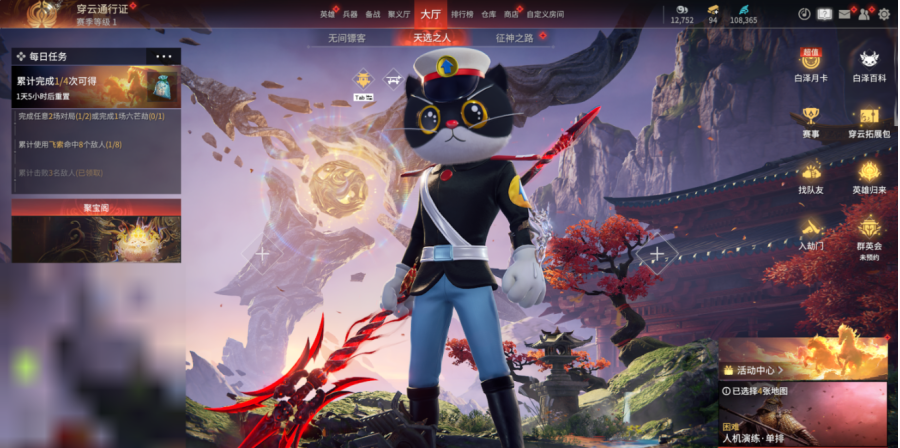Open the 赛事 tournaments trophy icon
Screen dimensions: 900x448
811,122
